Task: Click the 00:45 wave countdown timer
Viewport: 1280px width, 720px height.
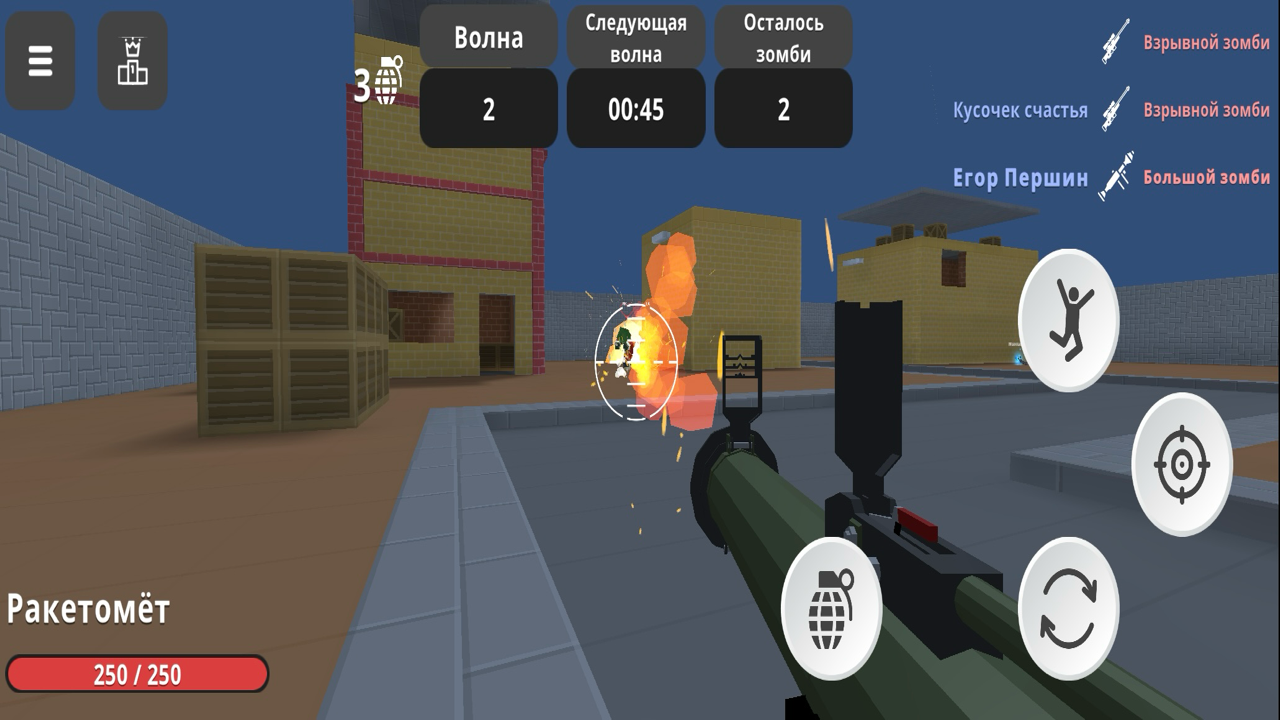Action: [636, 109]
